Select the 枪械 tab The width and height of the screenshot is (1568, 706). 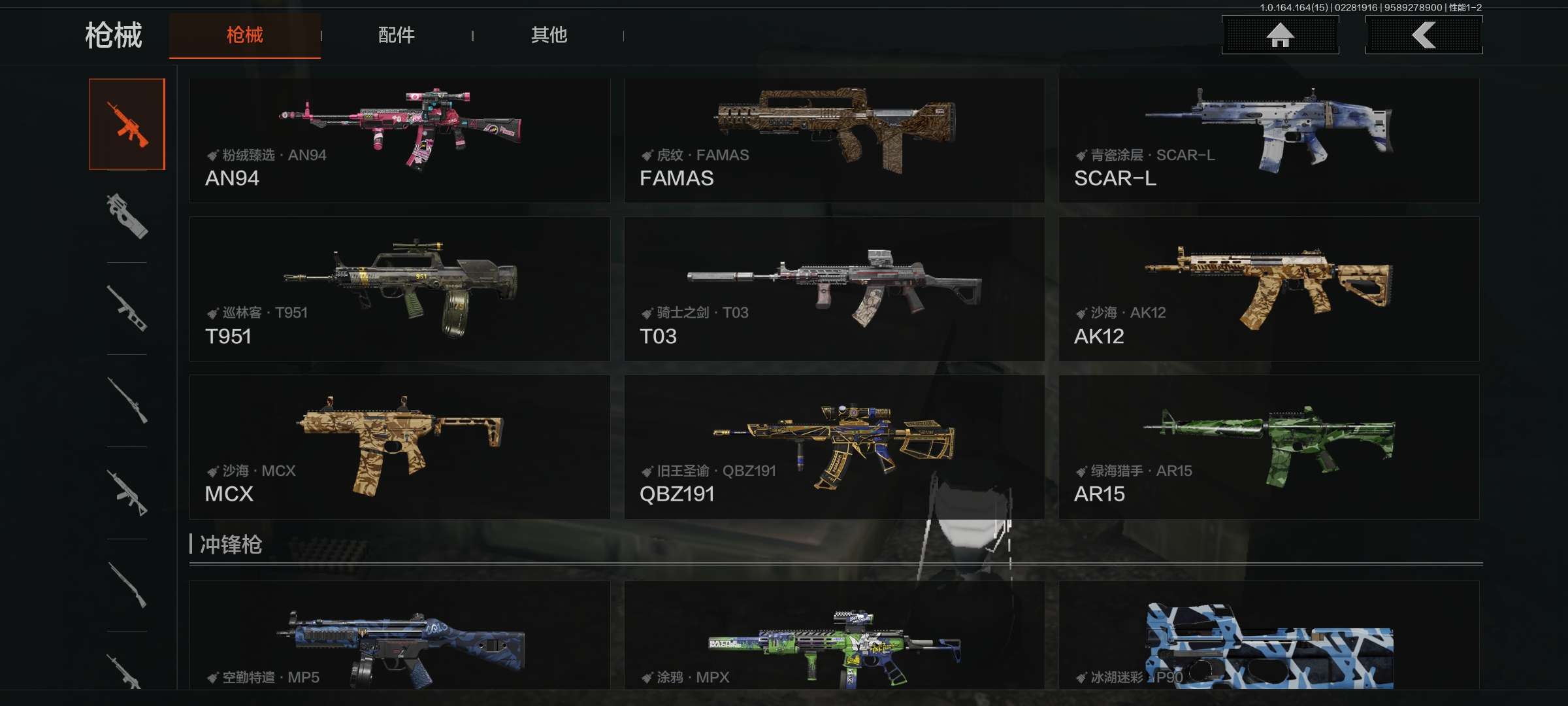(x=245, y=35)
